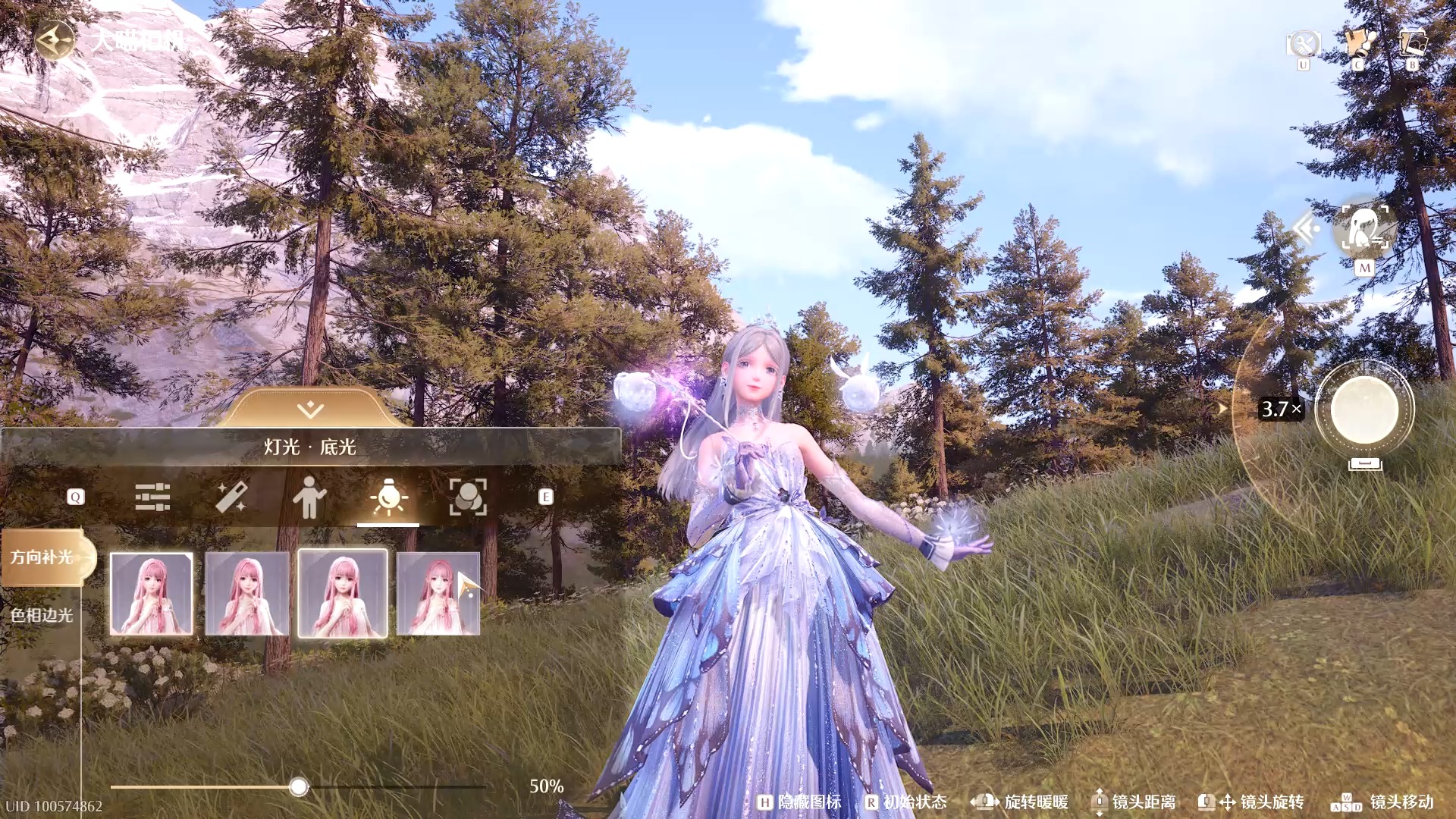Select the light bulb lighting tab

pos(388,497)
